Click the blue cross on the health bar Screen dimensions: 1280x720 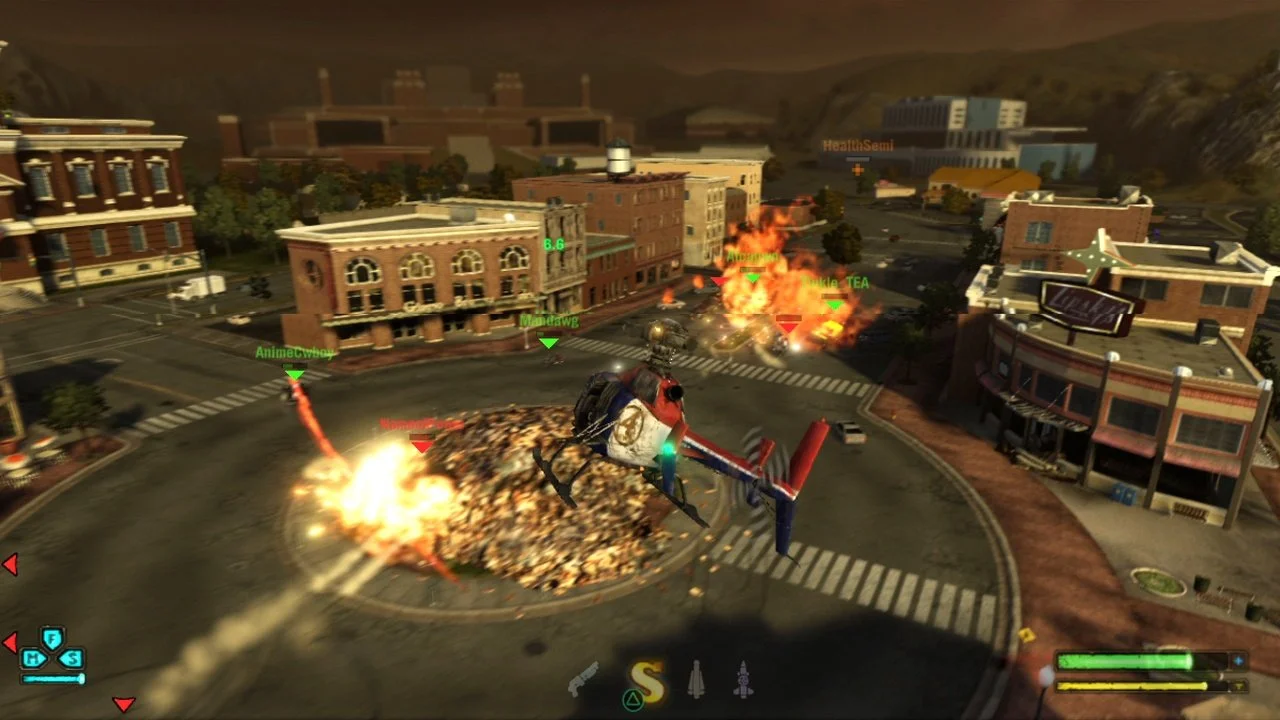pyautogui.click(x=1238, y=659)
